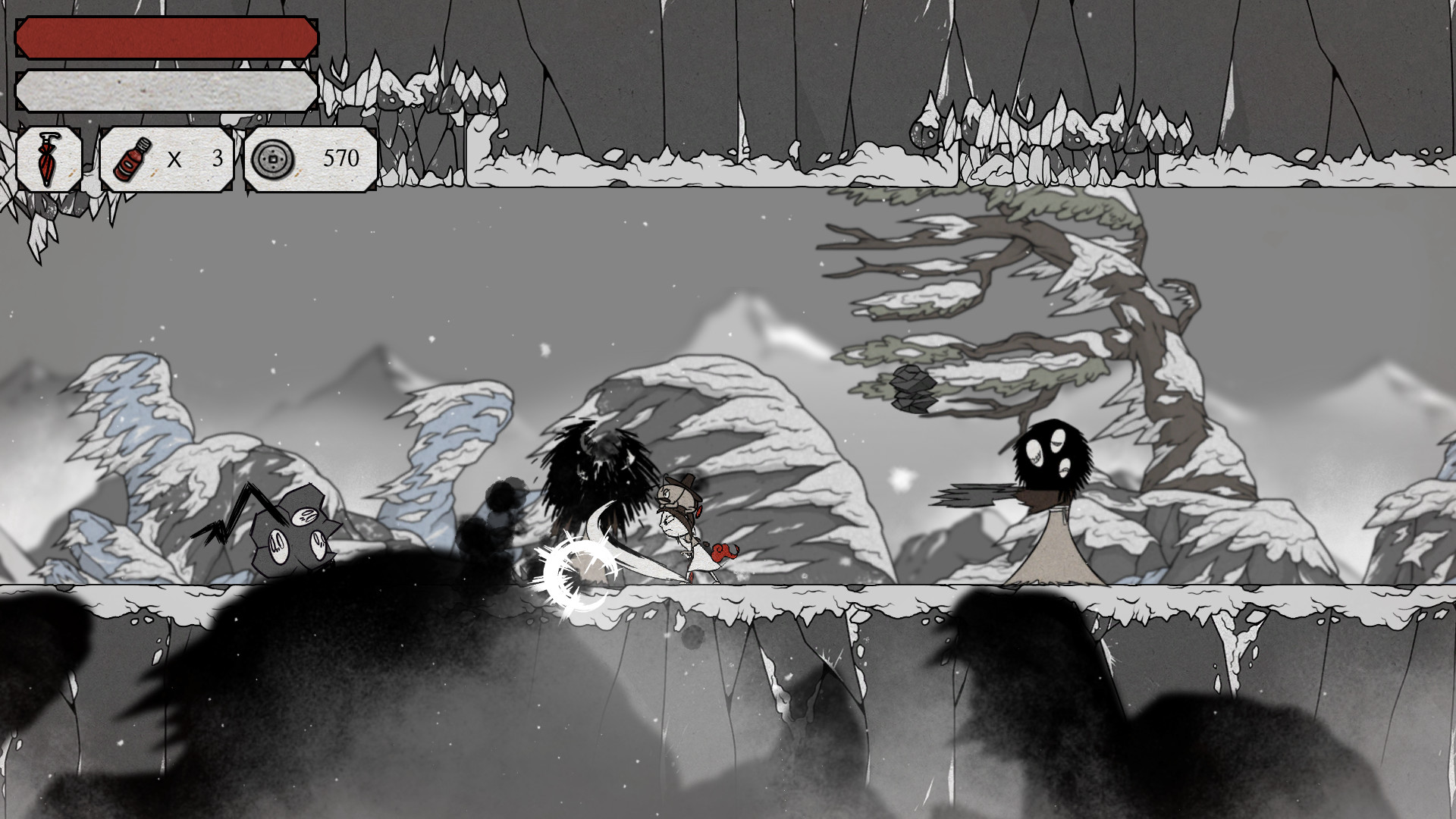Click the umbrella equipment frame to toggle selection
This screenshot has height=819, width=1456.
pyautogui.click(x=49, y=159)
